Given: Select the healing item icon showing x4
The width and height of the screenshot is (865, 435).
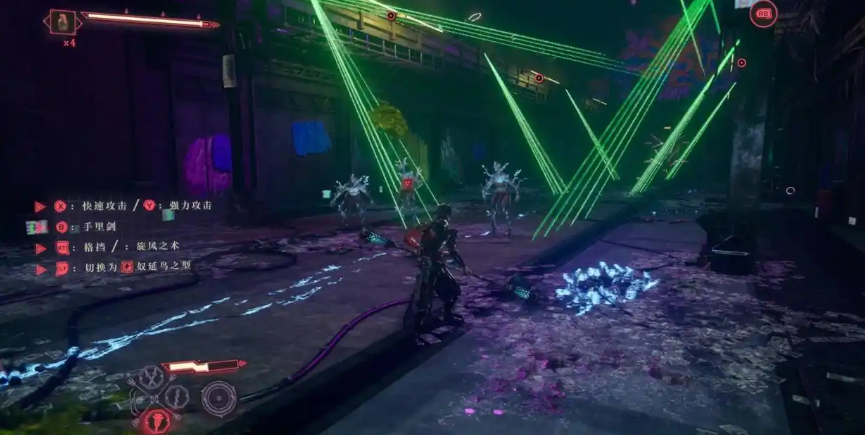Looking at the screenshot, I should 62,21.
